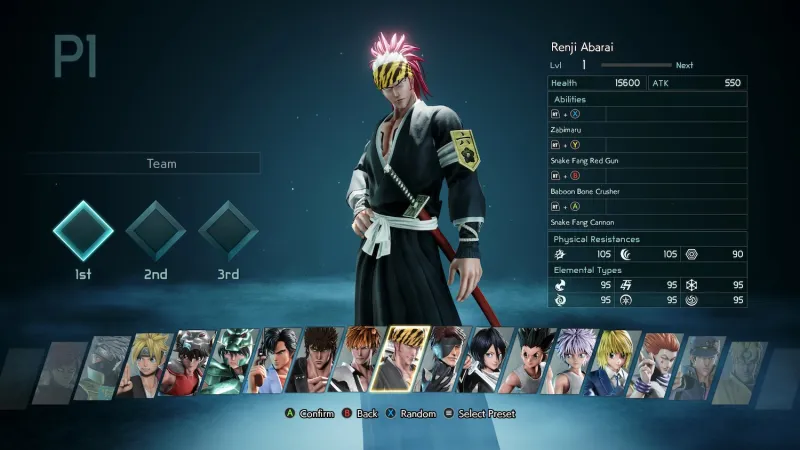
Task: Select Kenshiro's portrait in the roster
Action: click(317, 361)
